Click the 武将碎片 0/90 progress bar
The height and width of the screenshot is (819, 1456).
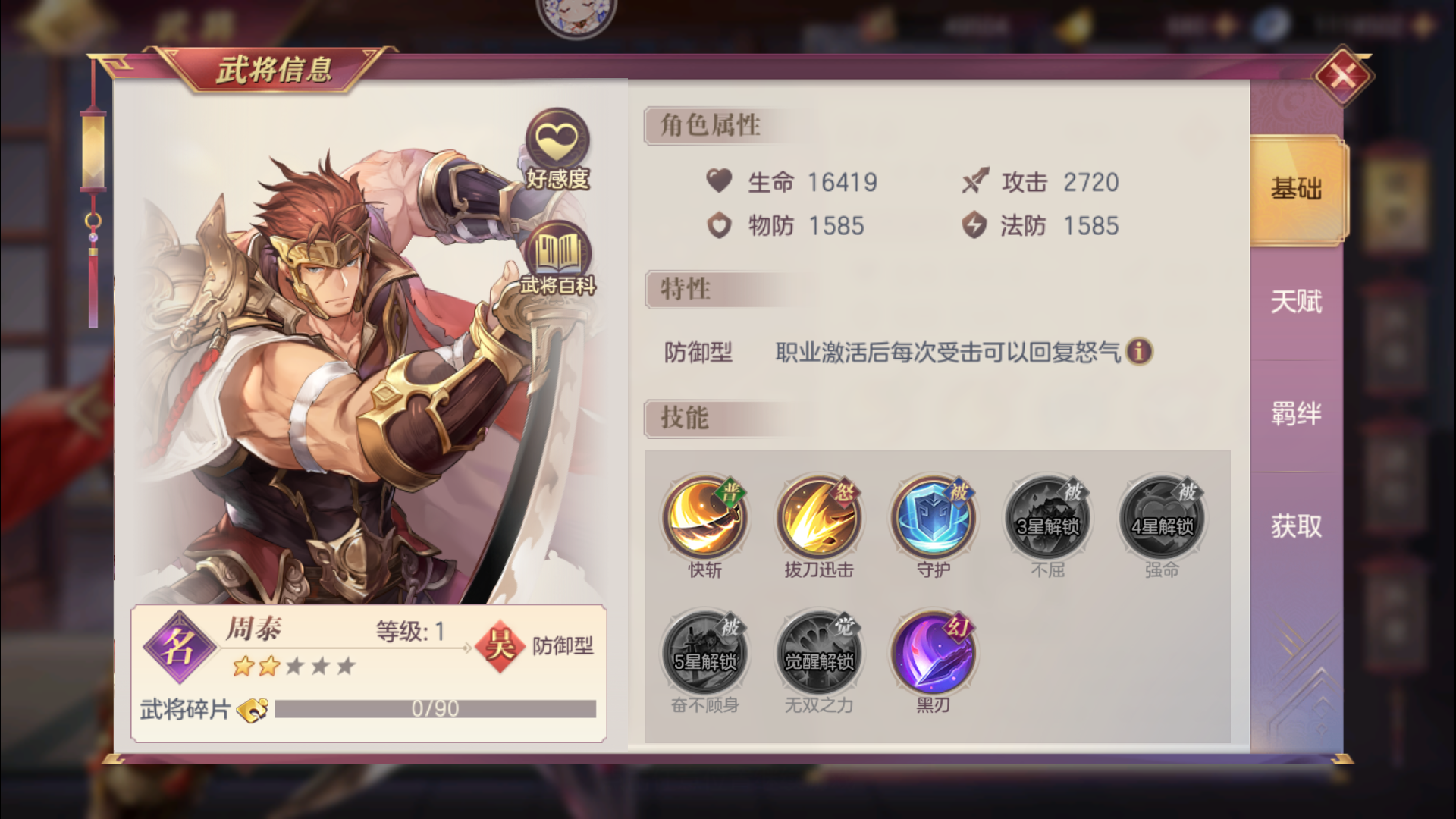436,709
